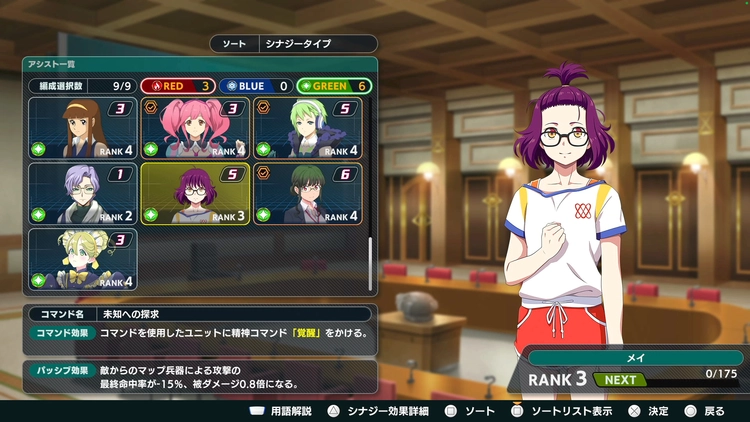
Task: Choose the pink twin-tail girl assist card
Action: click(x=196, y=128)
